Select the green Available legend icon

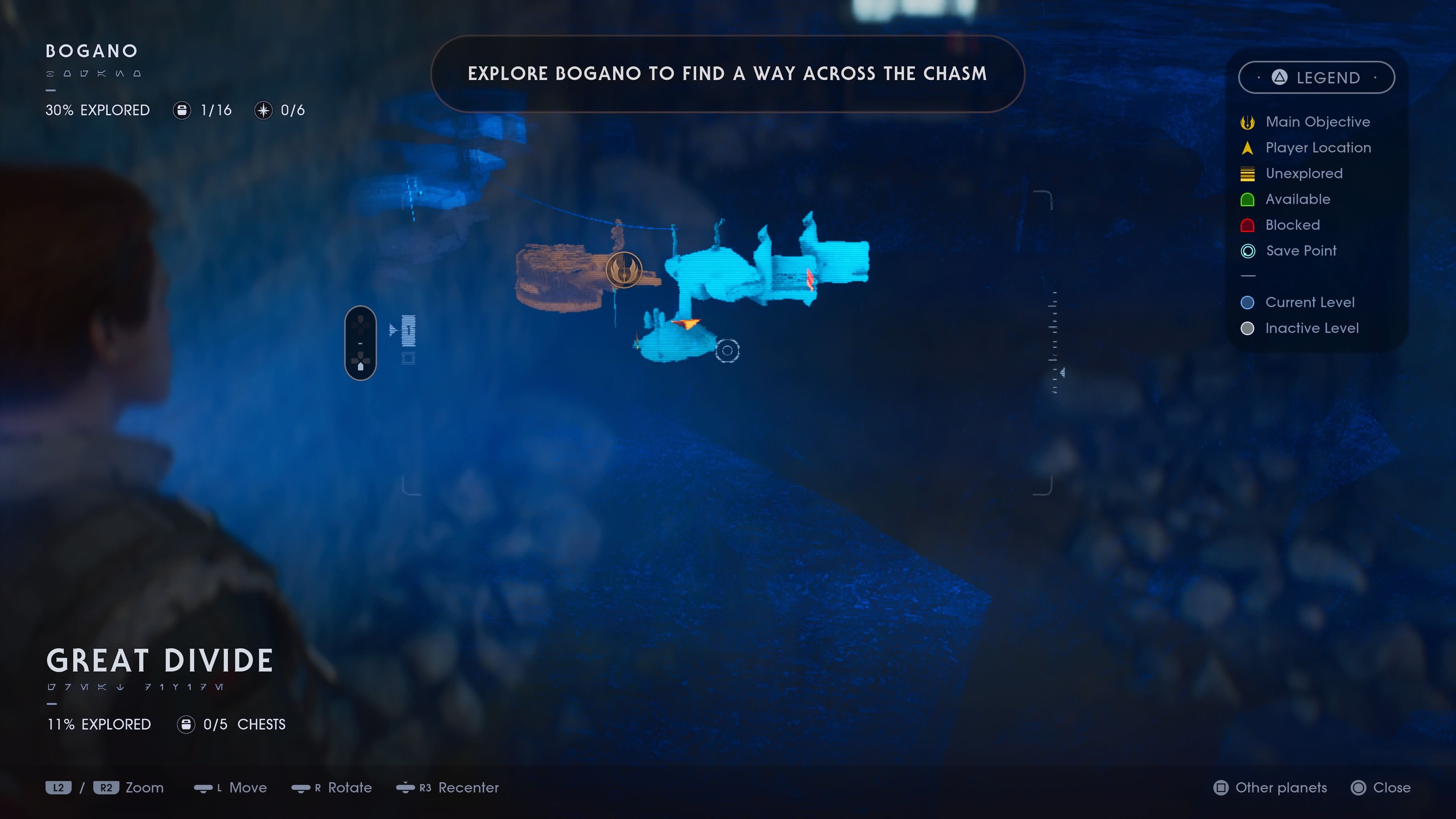click(x=1247, y=199)
